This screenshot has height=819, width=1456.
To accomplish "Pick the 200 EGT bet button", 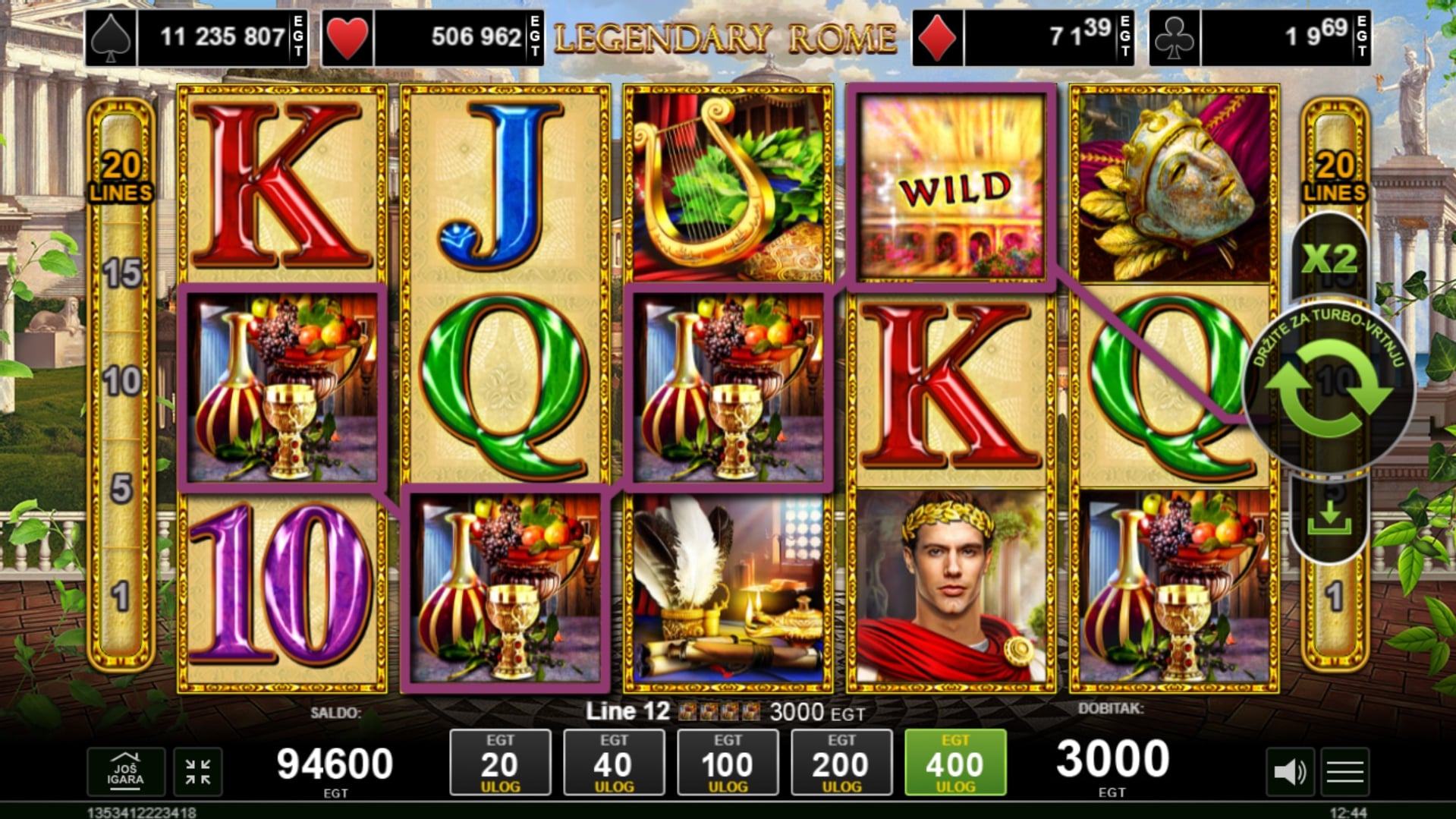I will tap(841, 762).
